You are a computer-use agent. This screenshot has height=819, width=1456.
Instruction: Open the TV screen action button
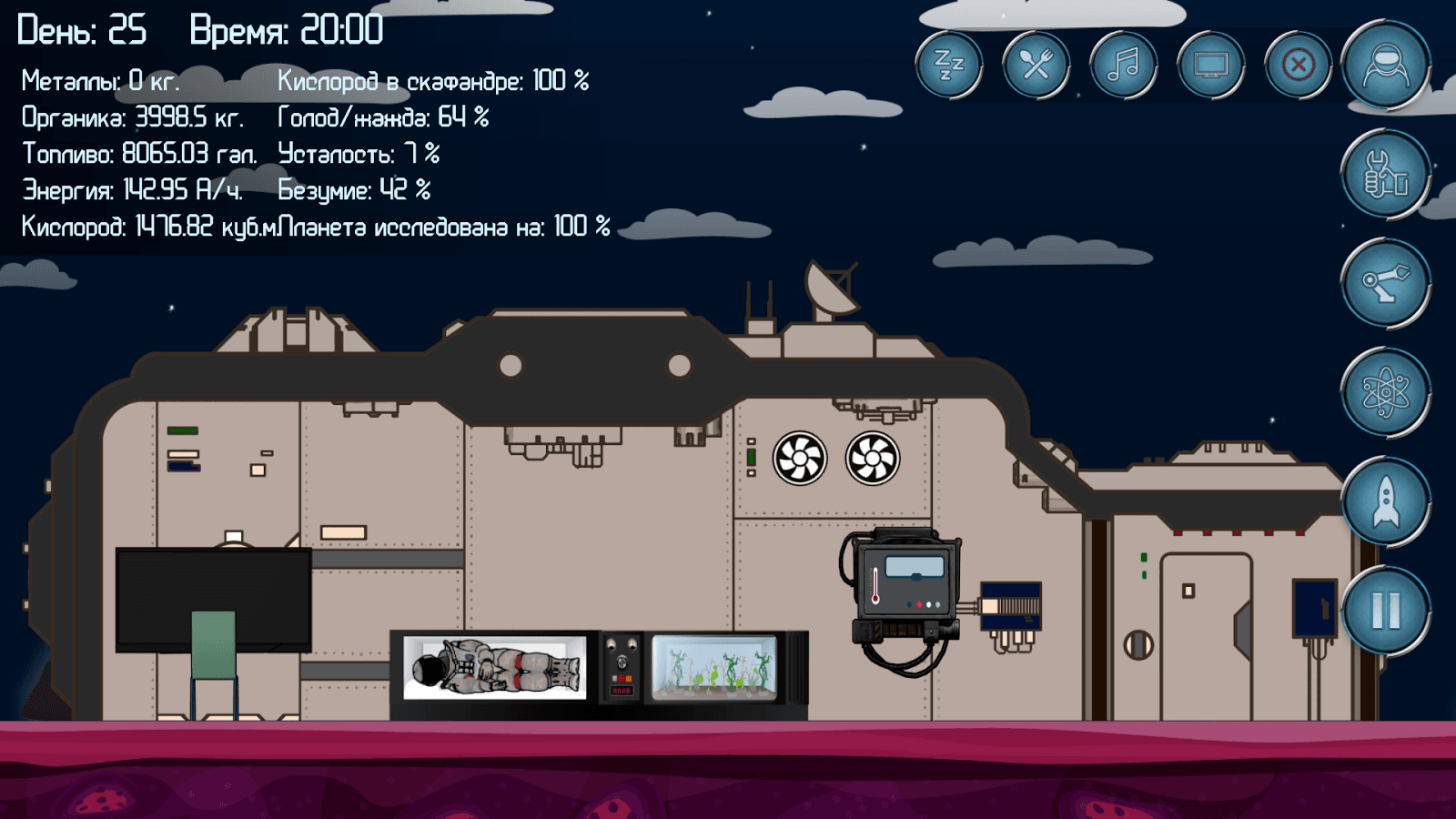[1210, 65]
